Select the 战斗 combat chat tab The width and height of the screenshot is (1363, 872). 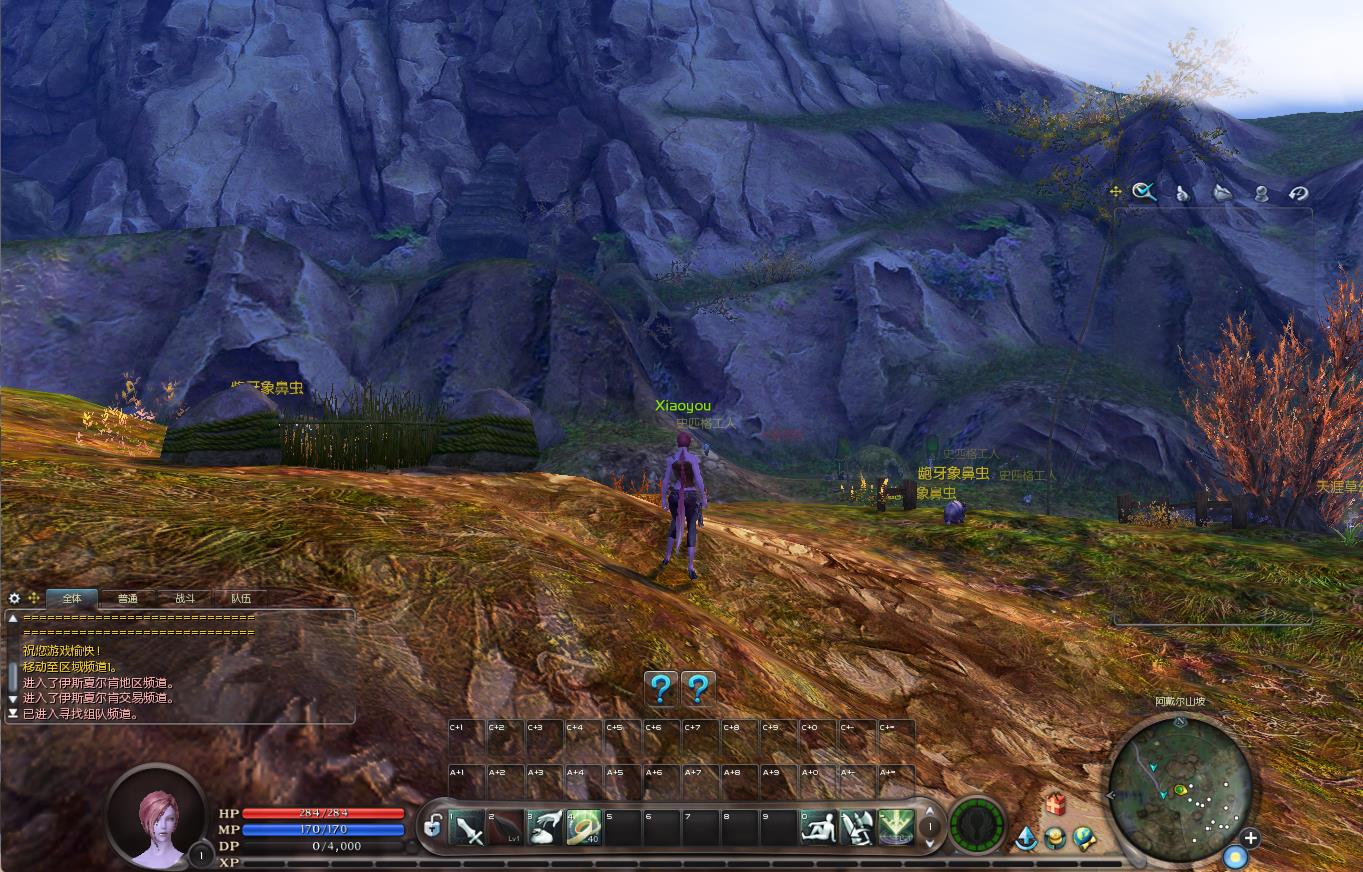[185, 598]
